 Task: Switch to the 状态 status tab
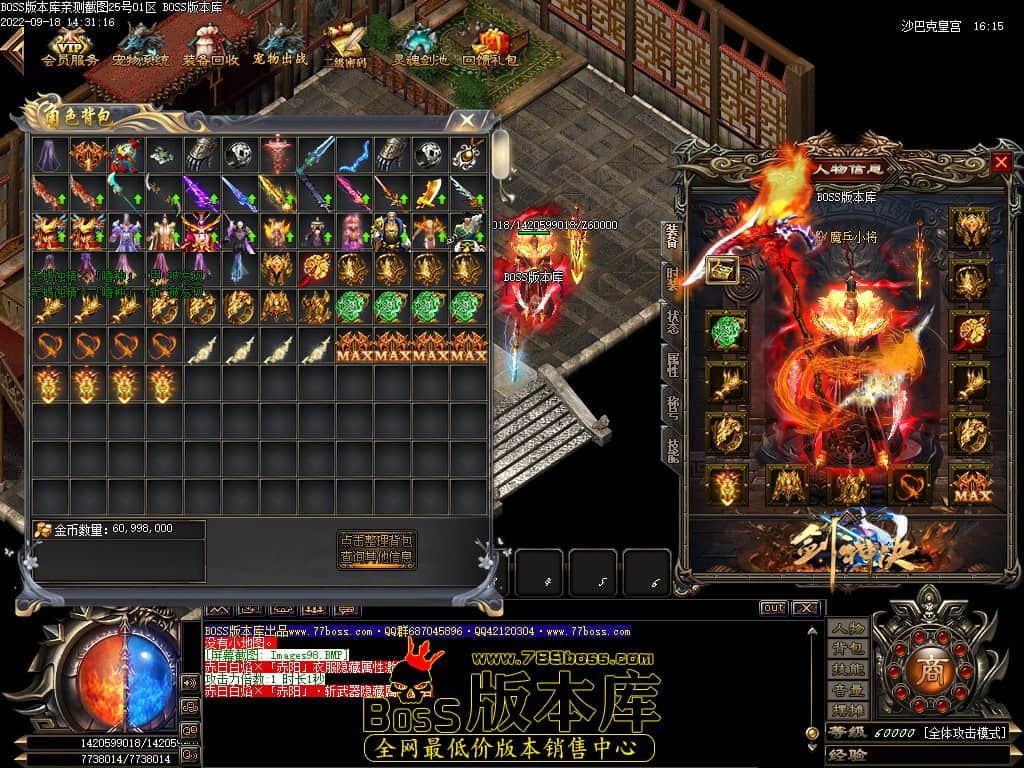(x=673, y=322)
